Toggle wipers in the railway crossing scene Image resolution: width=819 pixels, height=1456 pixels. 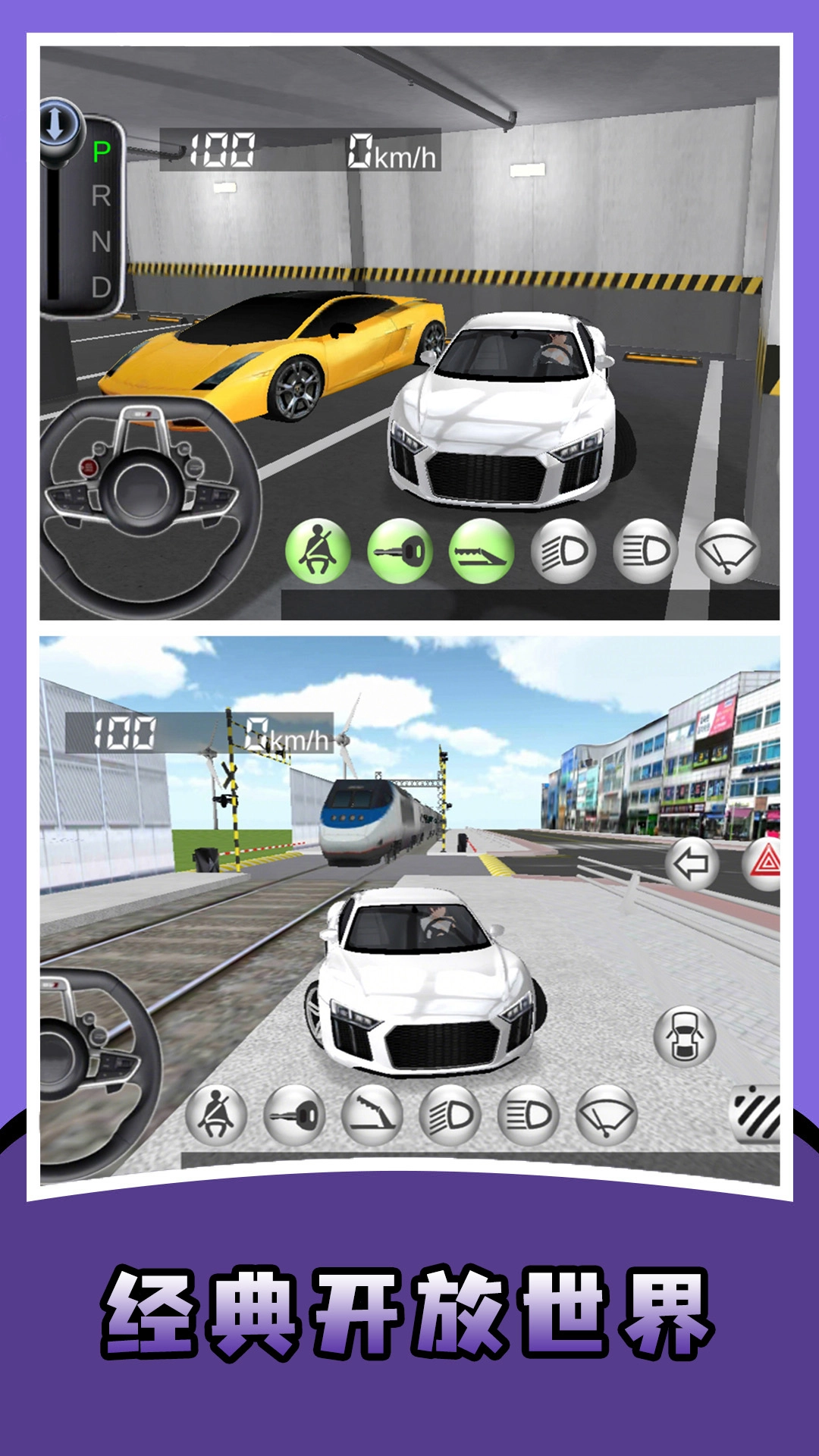tap(606, 1115)
